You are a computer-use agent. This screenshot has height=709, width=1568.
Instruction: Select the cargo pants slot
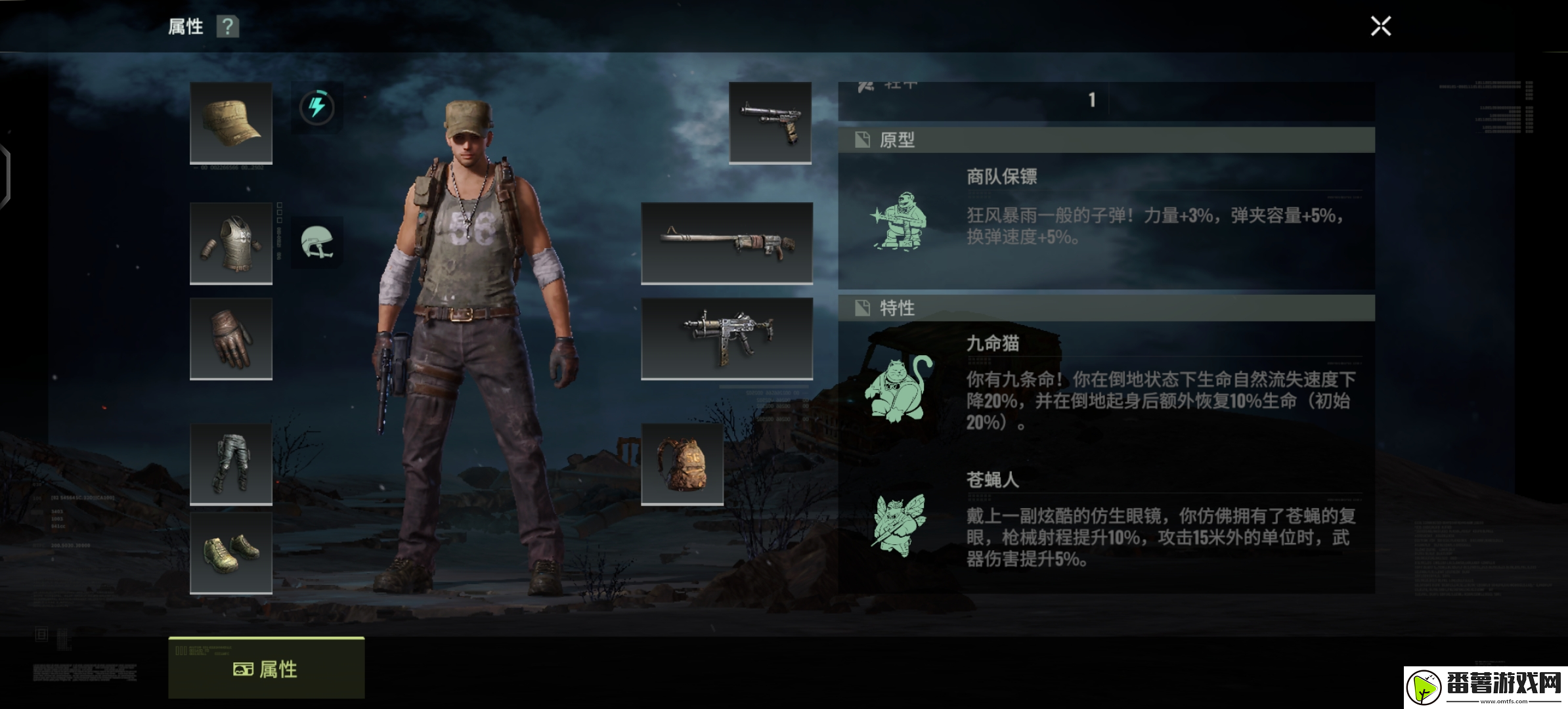[231, 463]
